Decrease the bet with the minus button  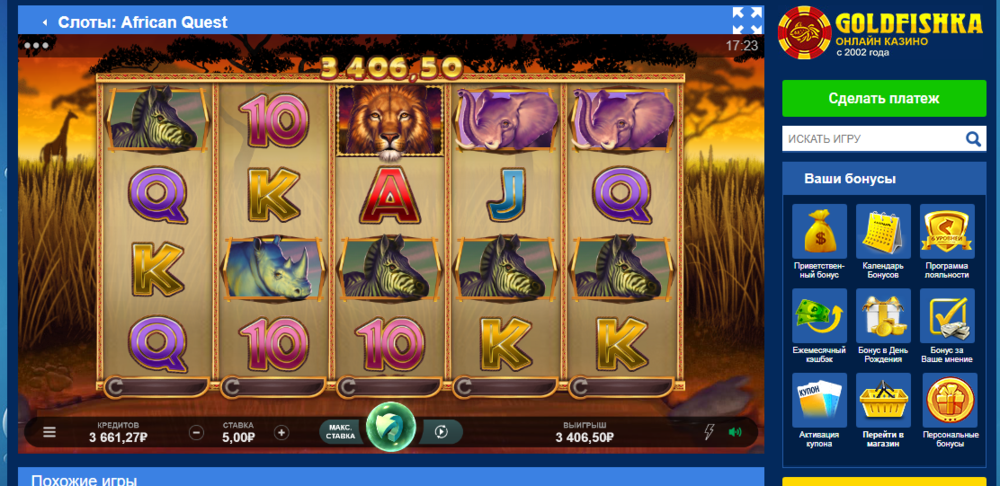pyautogui.click(x=197, y=433)
